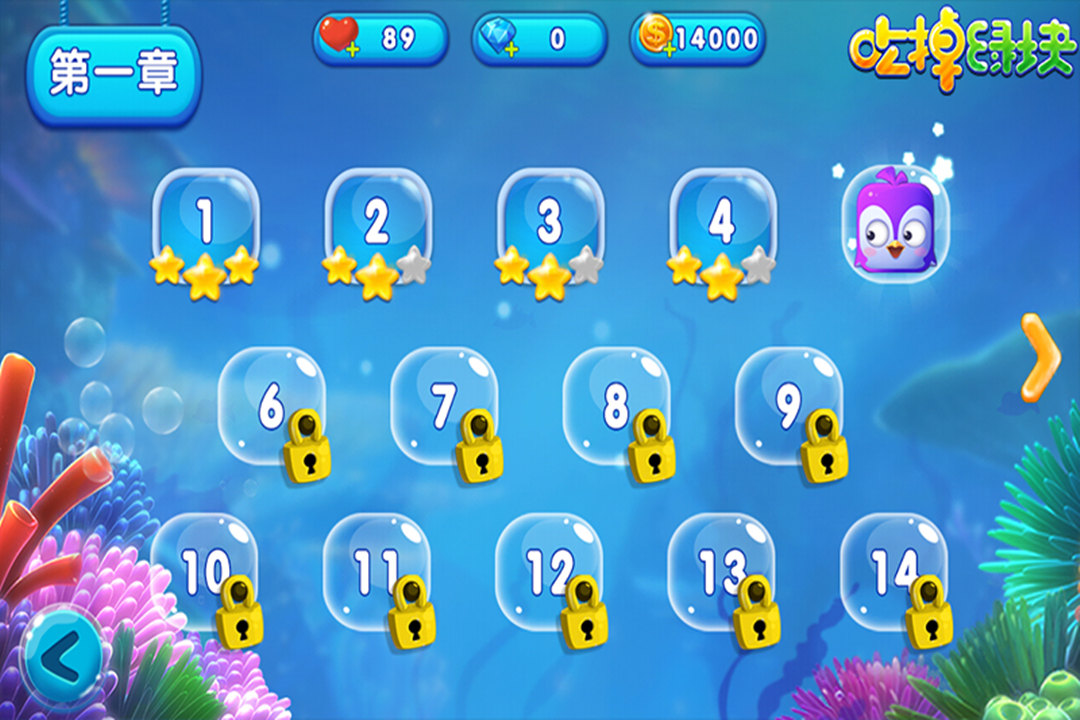
Task: Add more hearts via heart counter
Action: [x=380, y=39]
